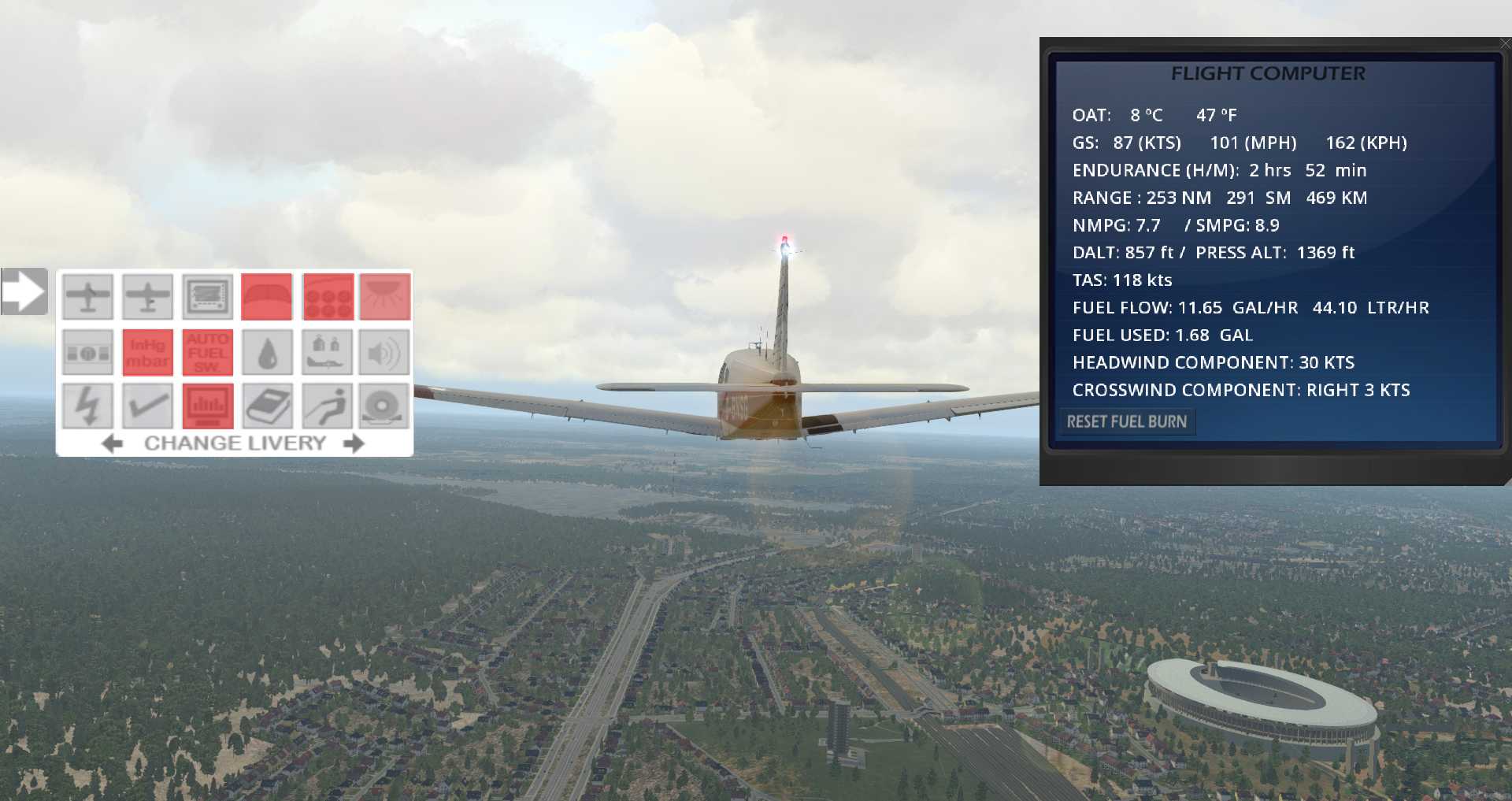This screenshot has width=1512, height=801.
Task: Toggle the red six-gauge instrument panel icon
Action: point(328,297)
